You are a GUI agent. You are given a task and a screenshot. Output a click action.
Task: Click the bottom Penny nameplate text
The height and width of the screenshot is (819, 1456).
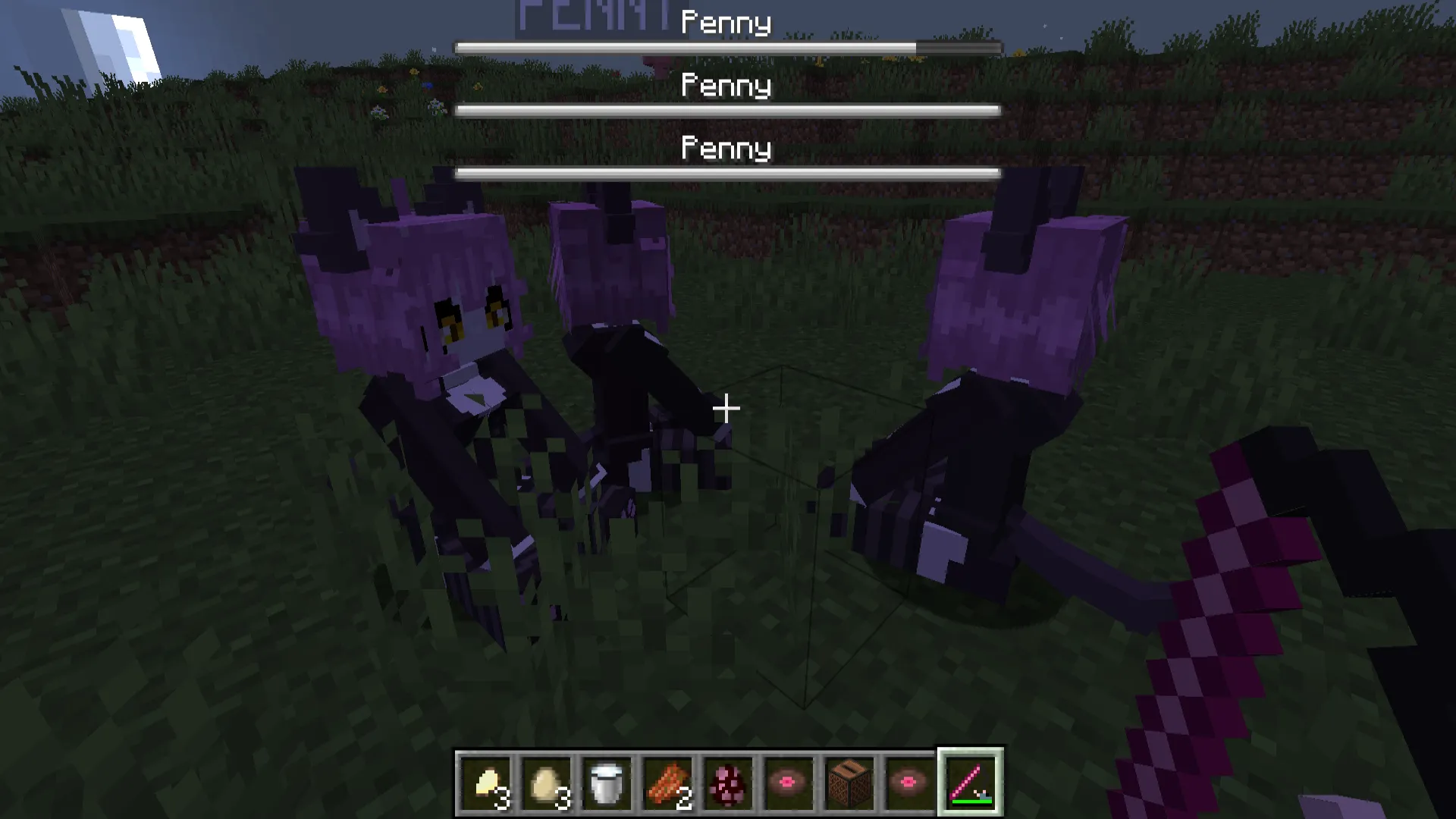coord(726,149)
